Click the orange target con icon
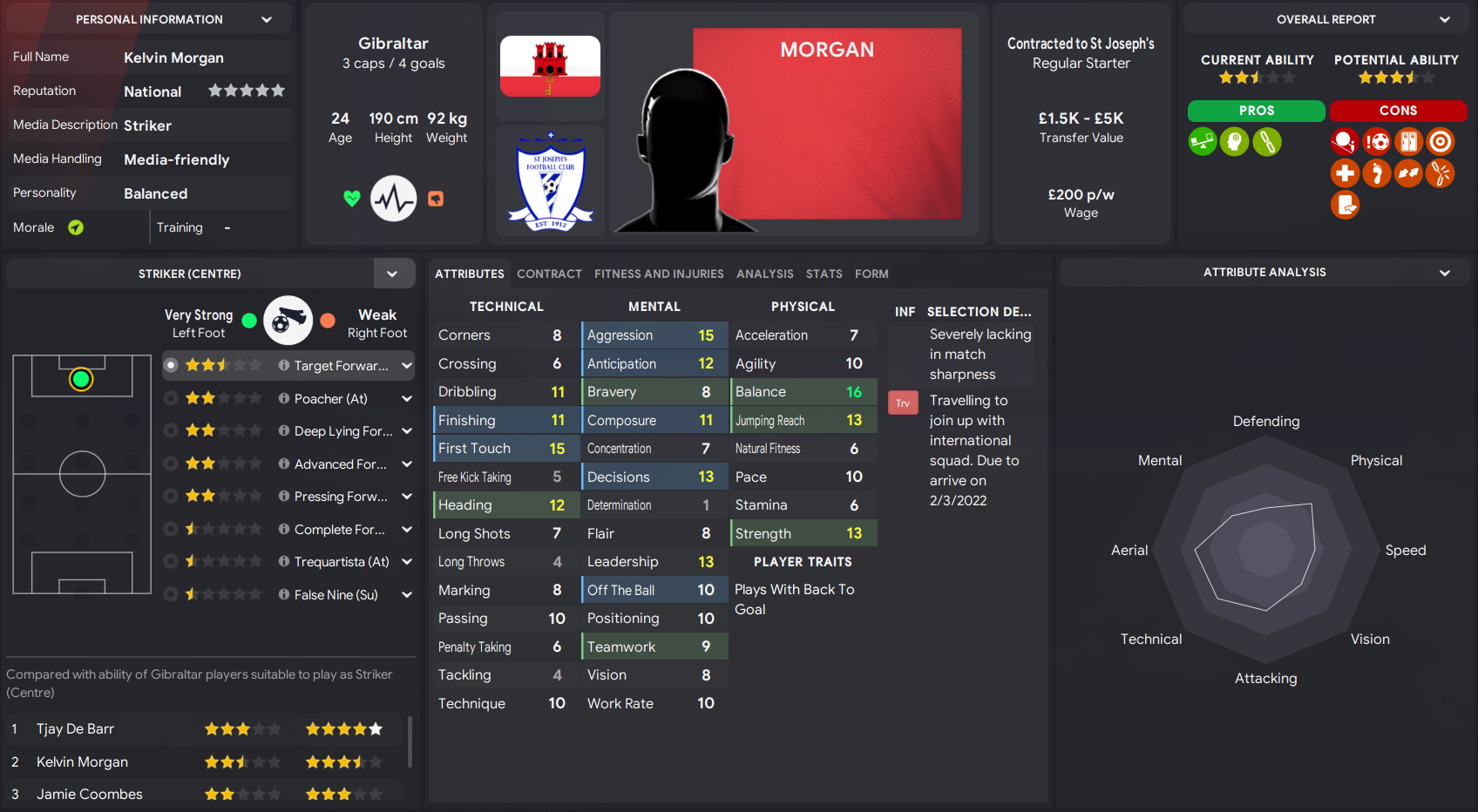The height and width of the screenshot is (812, 1478). [x=1441, y=141]
